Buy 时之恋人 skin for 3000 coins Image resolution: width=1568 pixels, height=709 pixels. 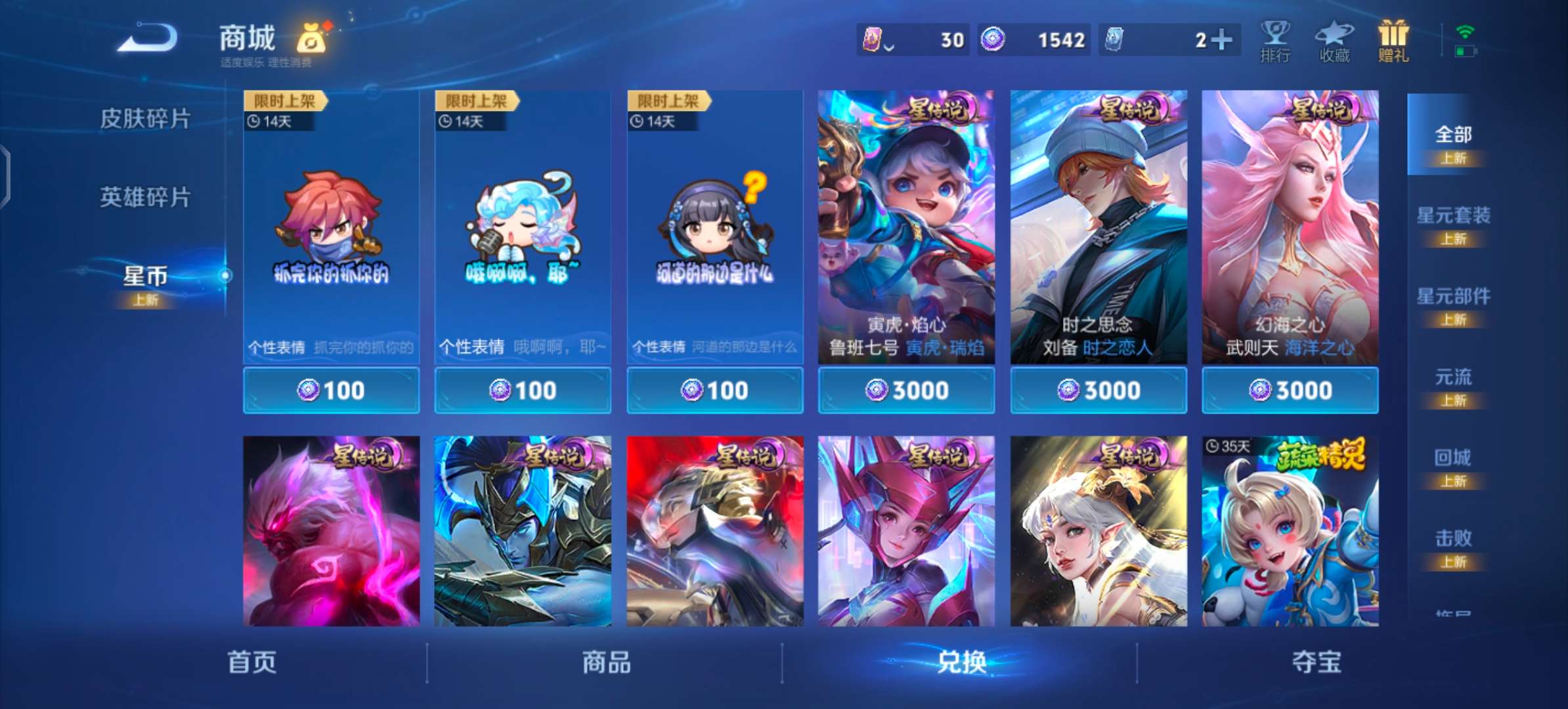tap(1097, 390)
